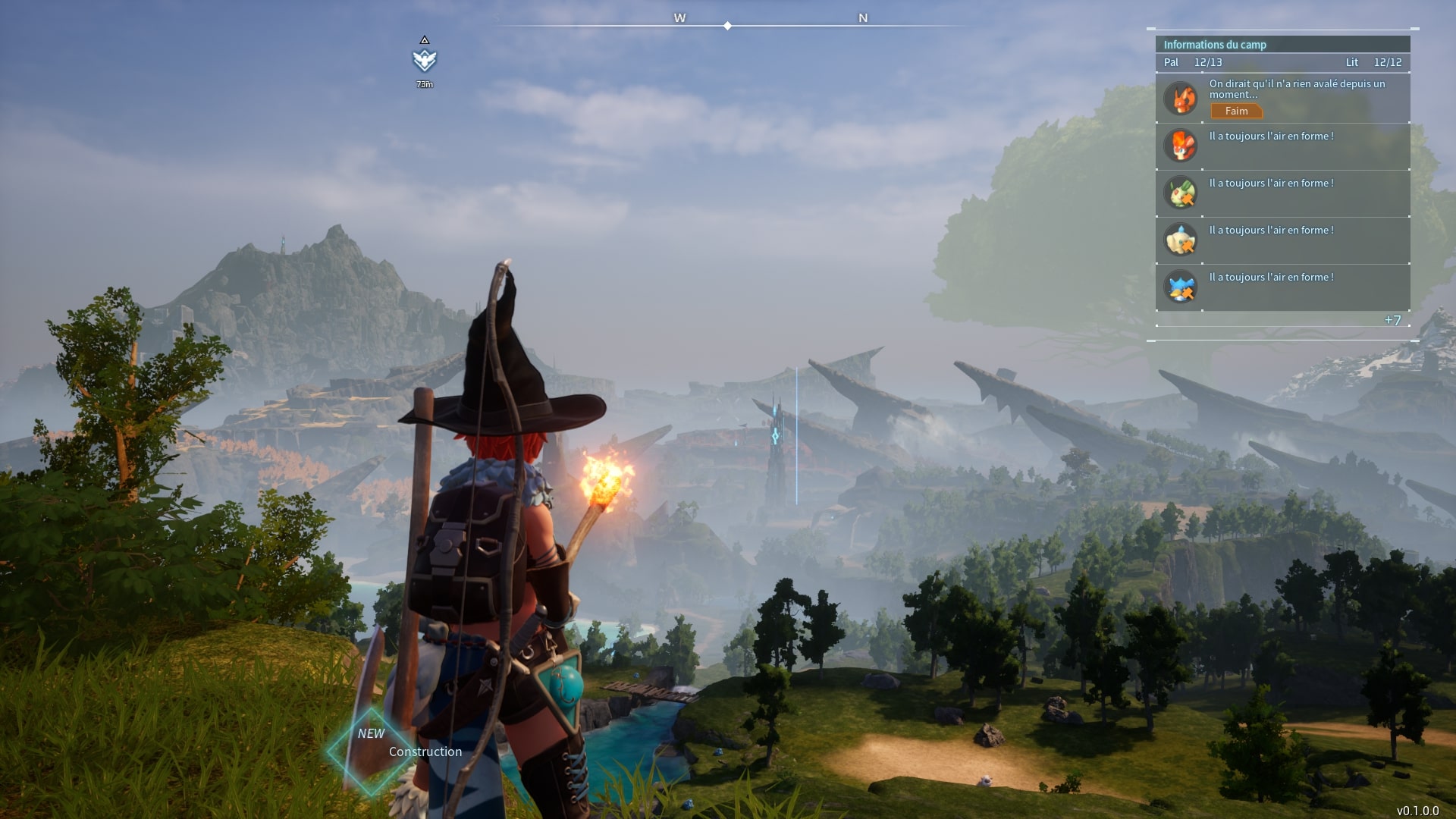Select the flame-haired red Pal row
This screenshot has width=1456, height=819.
(1181, 146)
